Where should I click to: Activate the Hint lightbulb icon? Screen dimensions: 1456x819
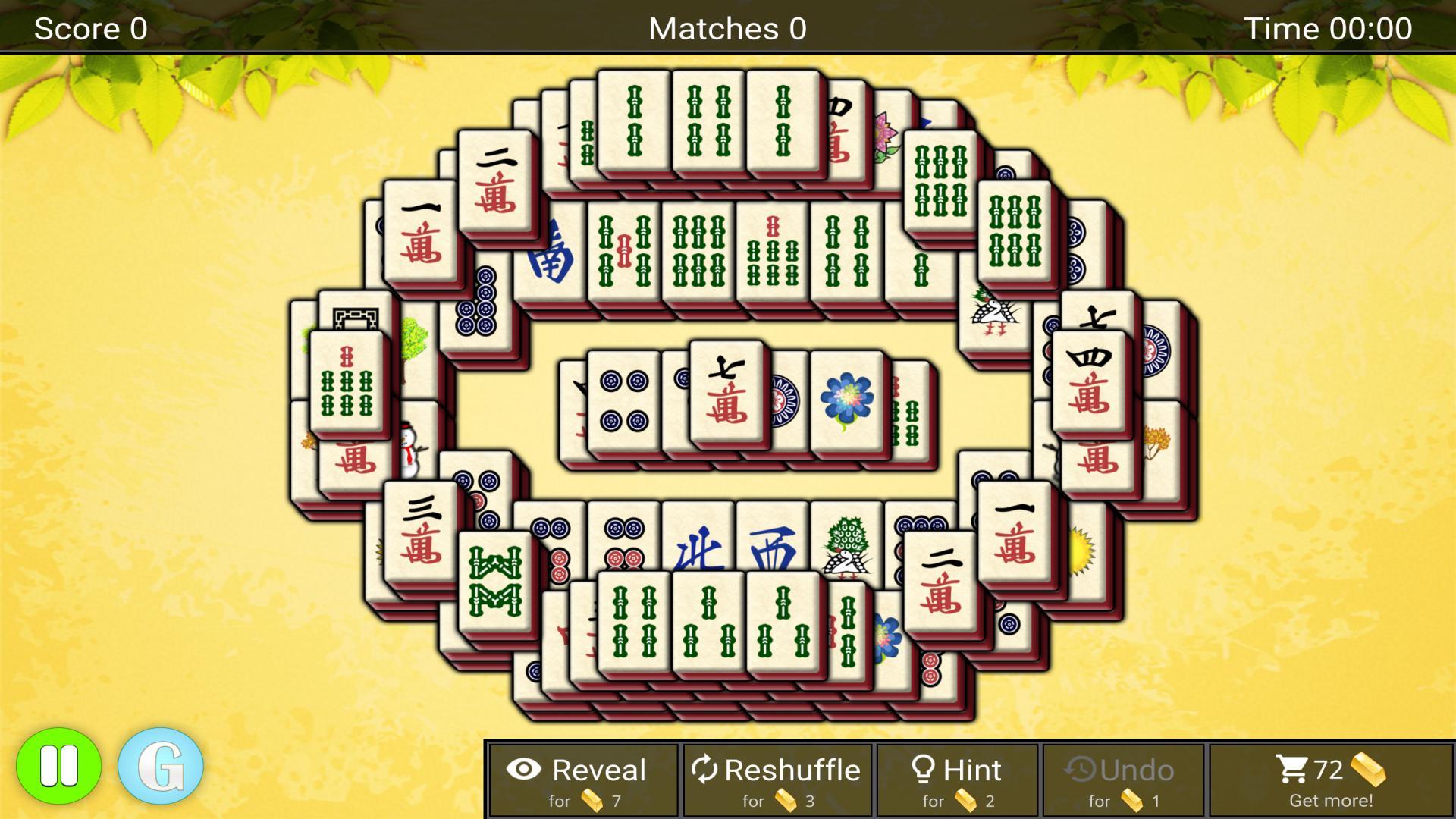[922, 770]
